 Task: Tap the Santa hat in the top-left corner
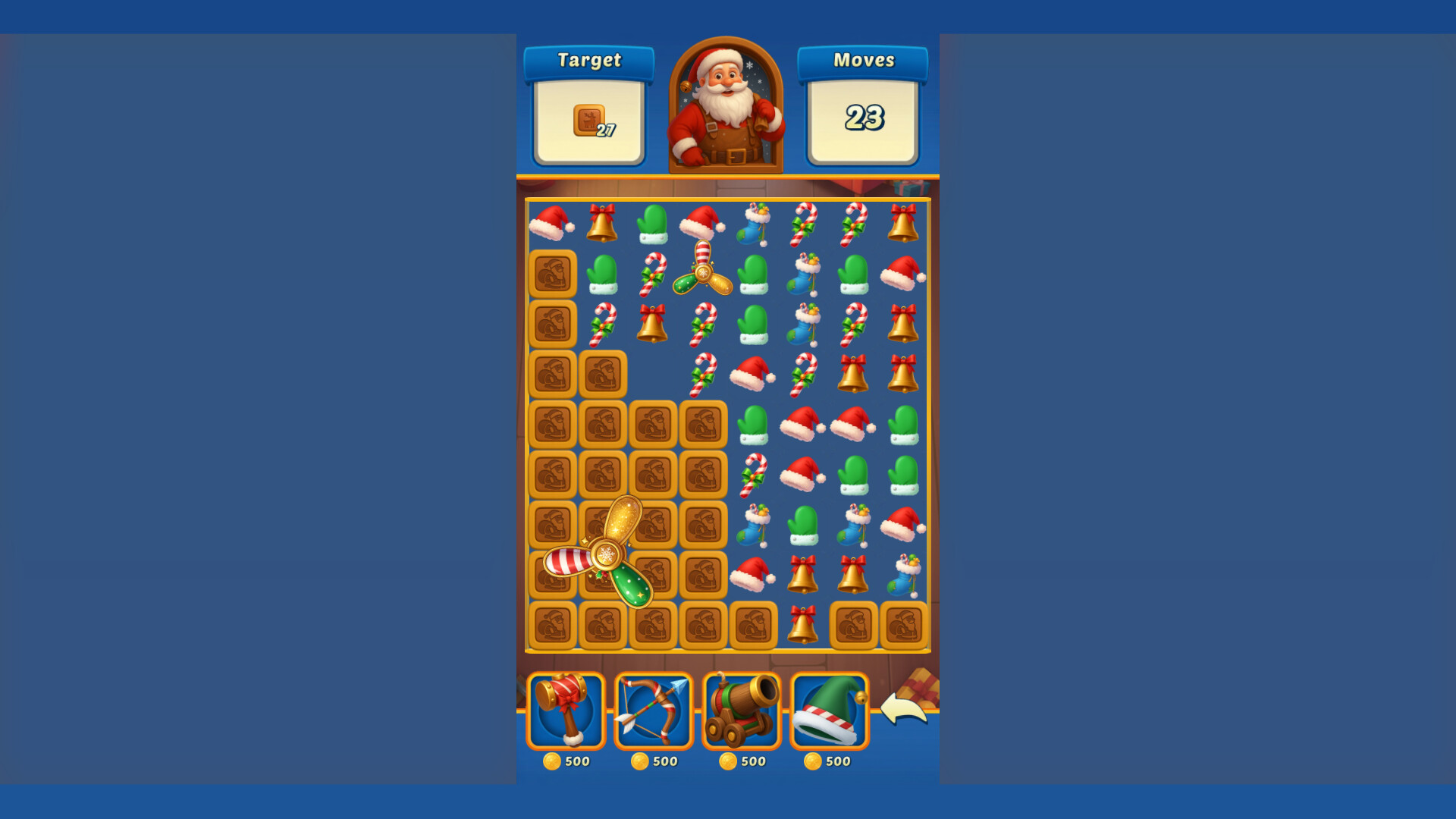click(551, 224)
